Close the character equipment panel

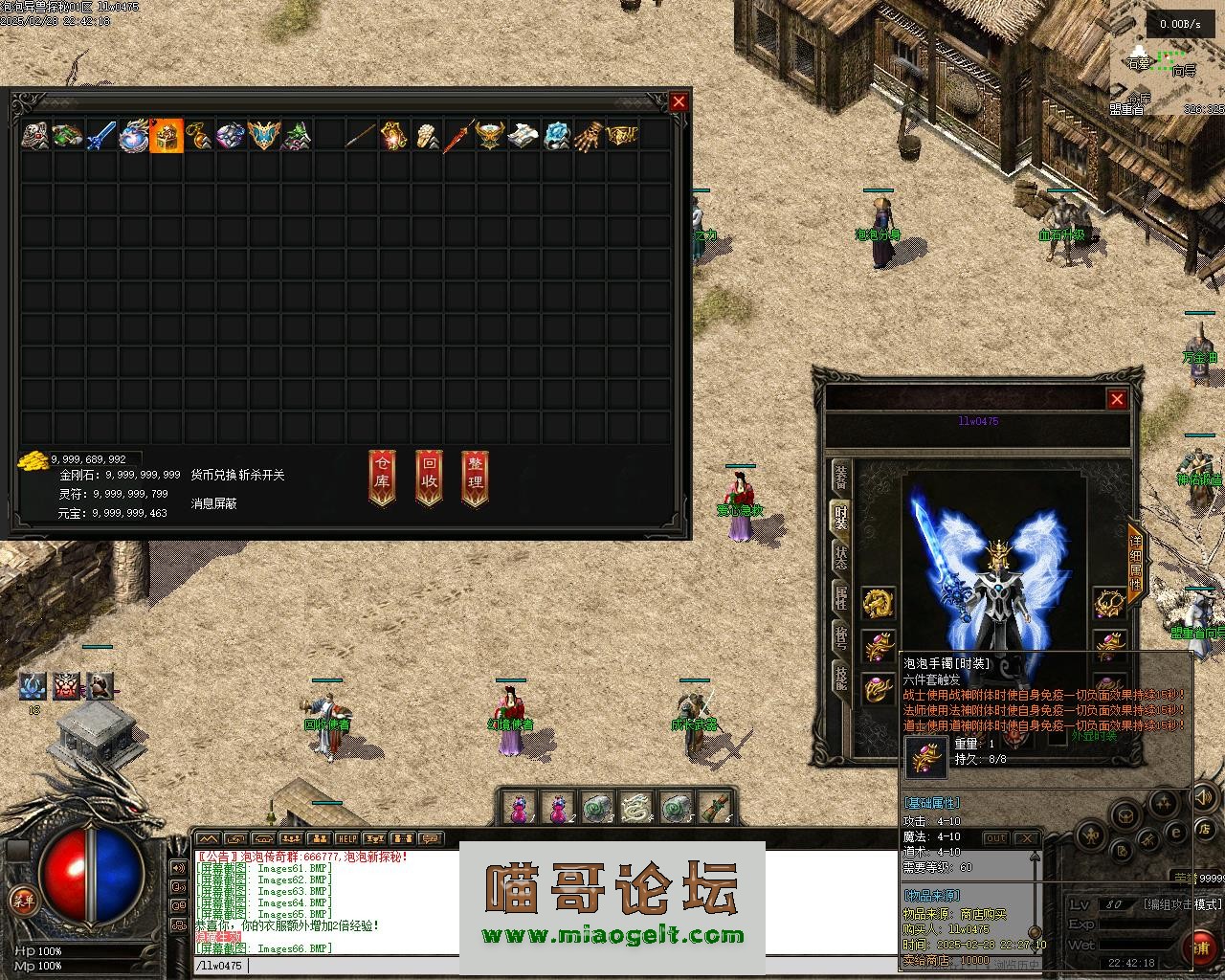point(1117,399)
